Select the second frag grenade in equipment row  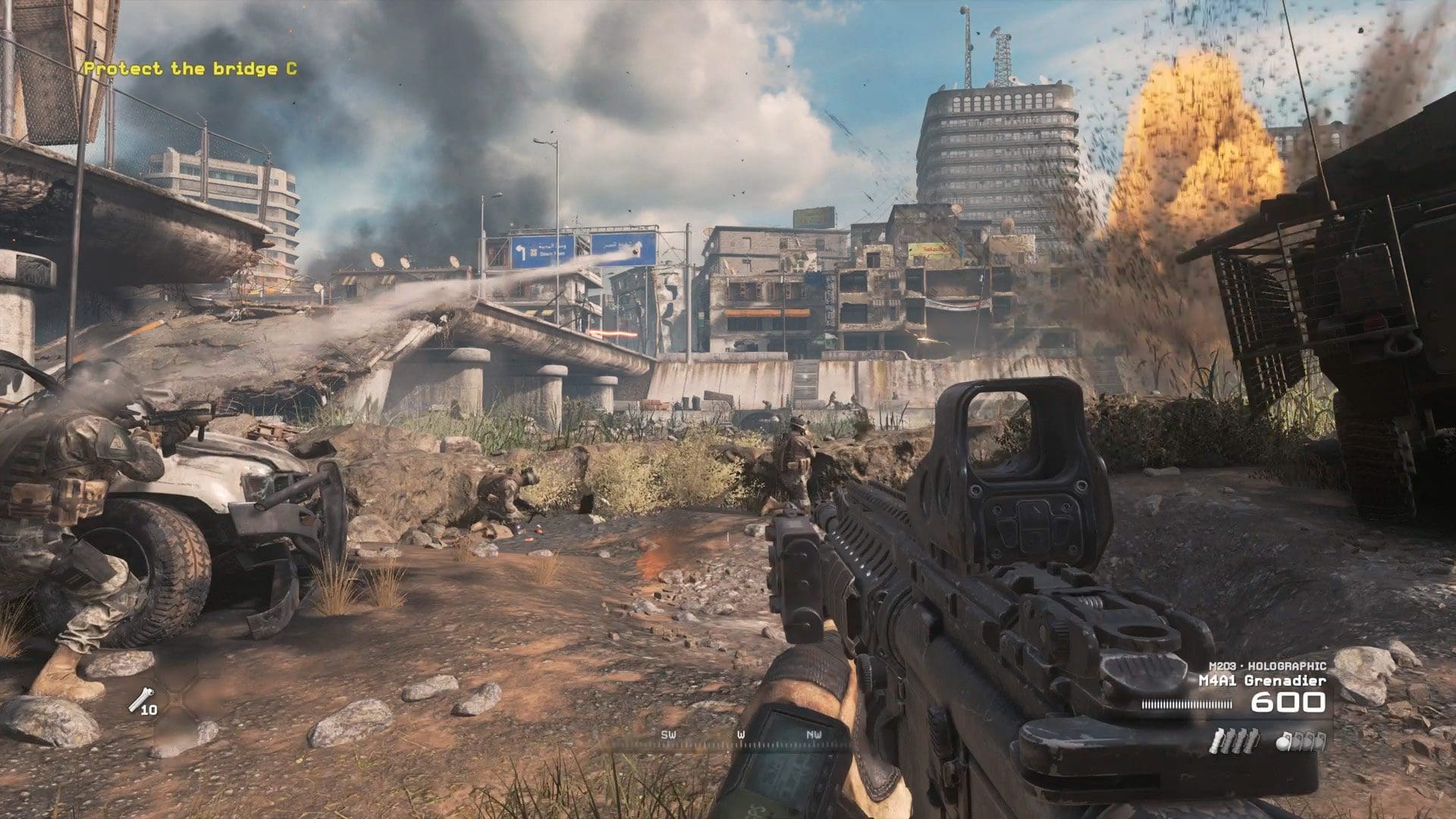pyautogui.click(x=1298, y=740)
